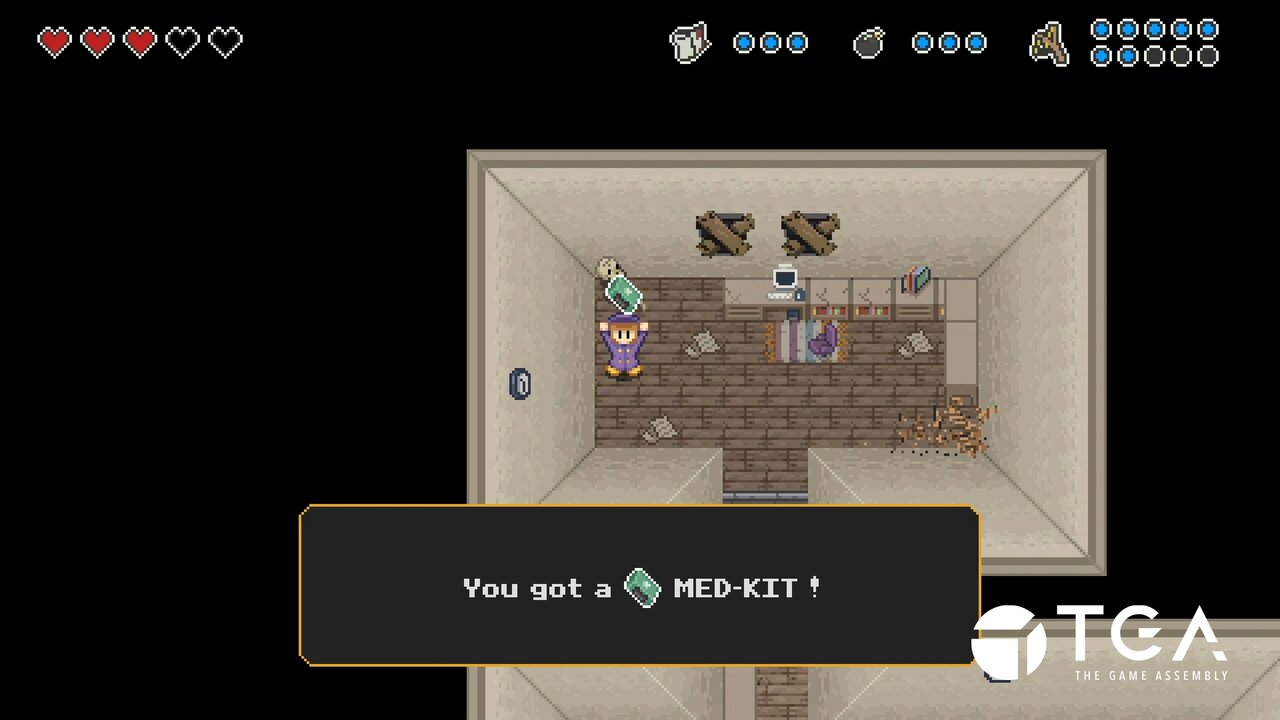Select the slingshot weapon icon
The image size is (1280, 720).
[1049, 45]
